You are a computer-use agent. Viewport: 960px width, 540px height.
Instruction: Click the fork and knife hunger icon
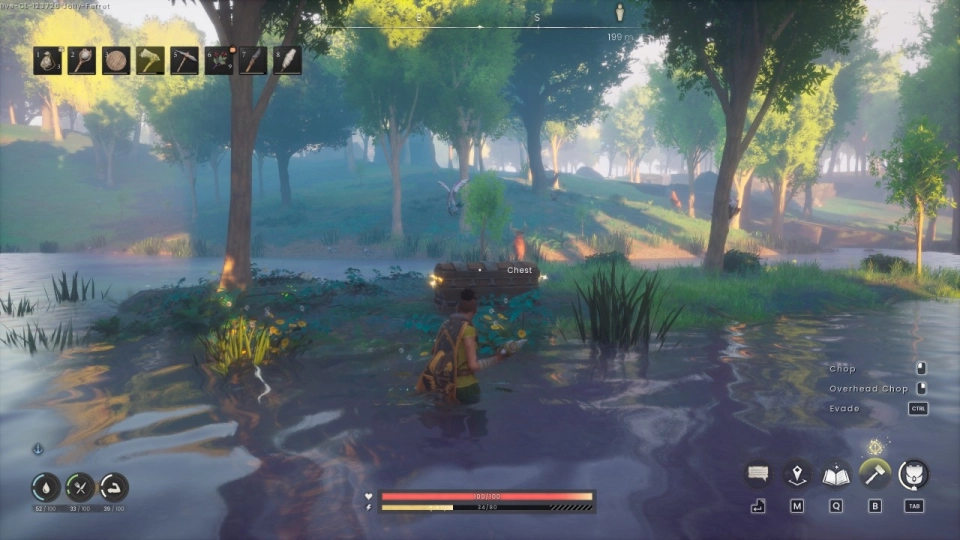point(80,487)
